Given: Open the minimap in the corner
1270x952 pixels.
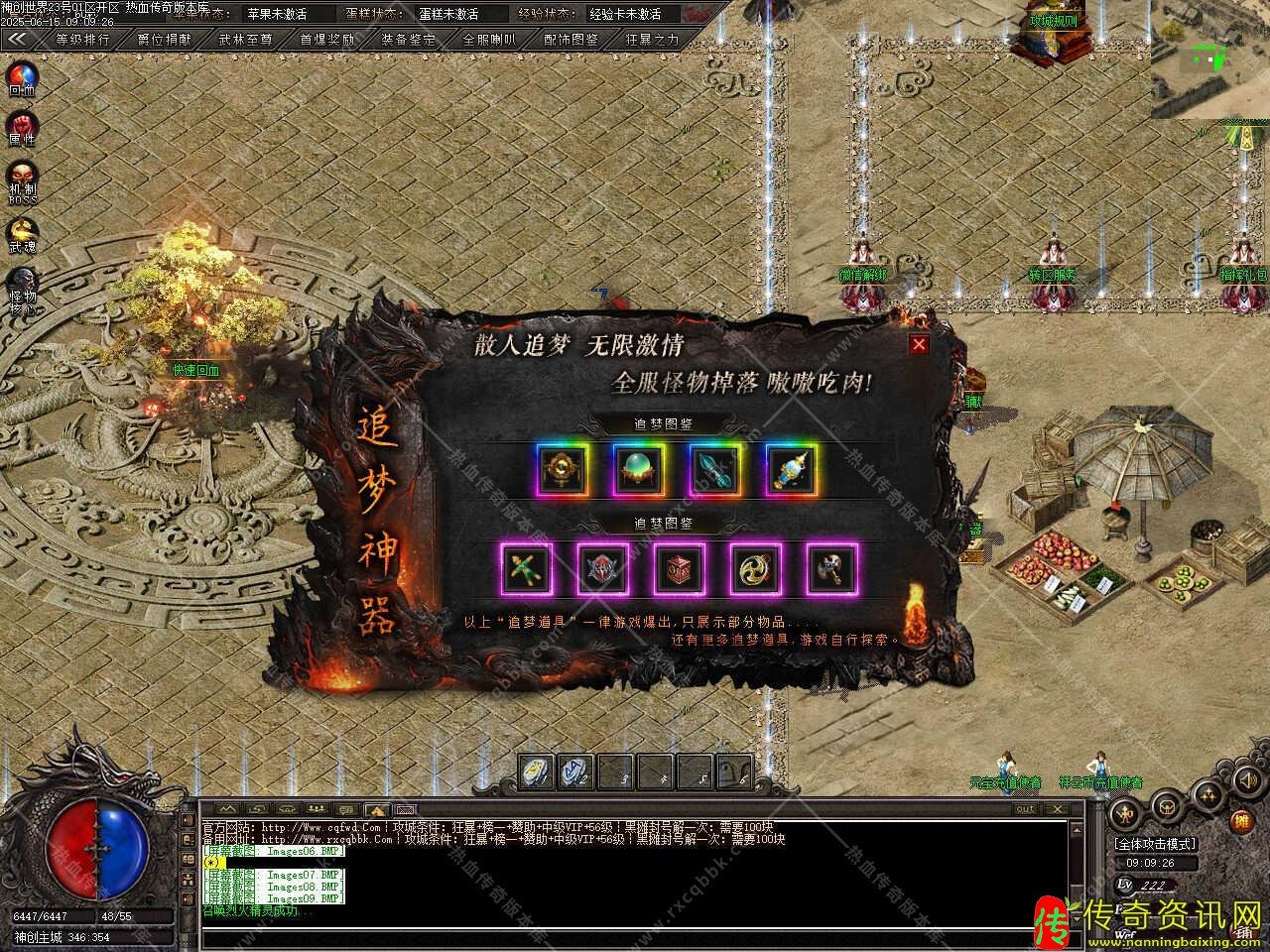Looking at the screenshot, I should tap(1210, 59).
